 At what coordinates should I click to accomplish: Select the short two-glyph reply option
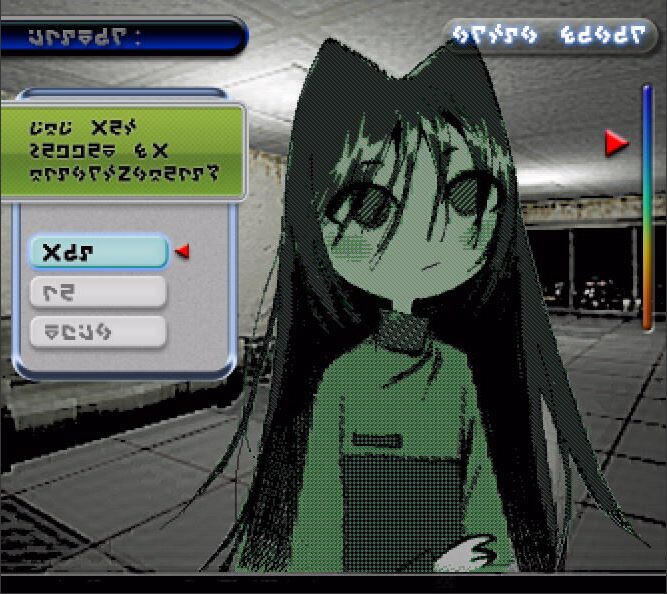click(98, 292)
